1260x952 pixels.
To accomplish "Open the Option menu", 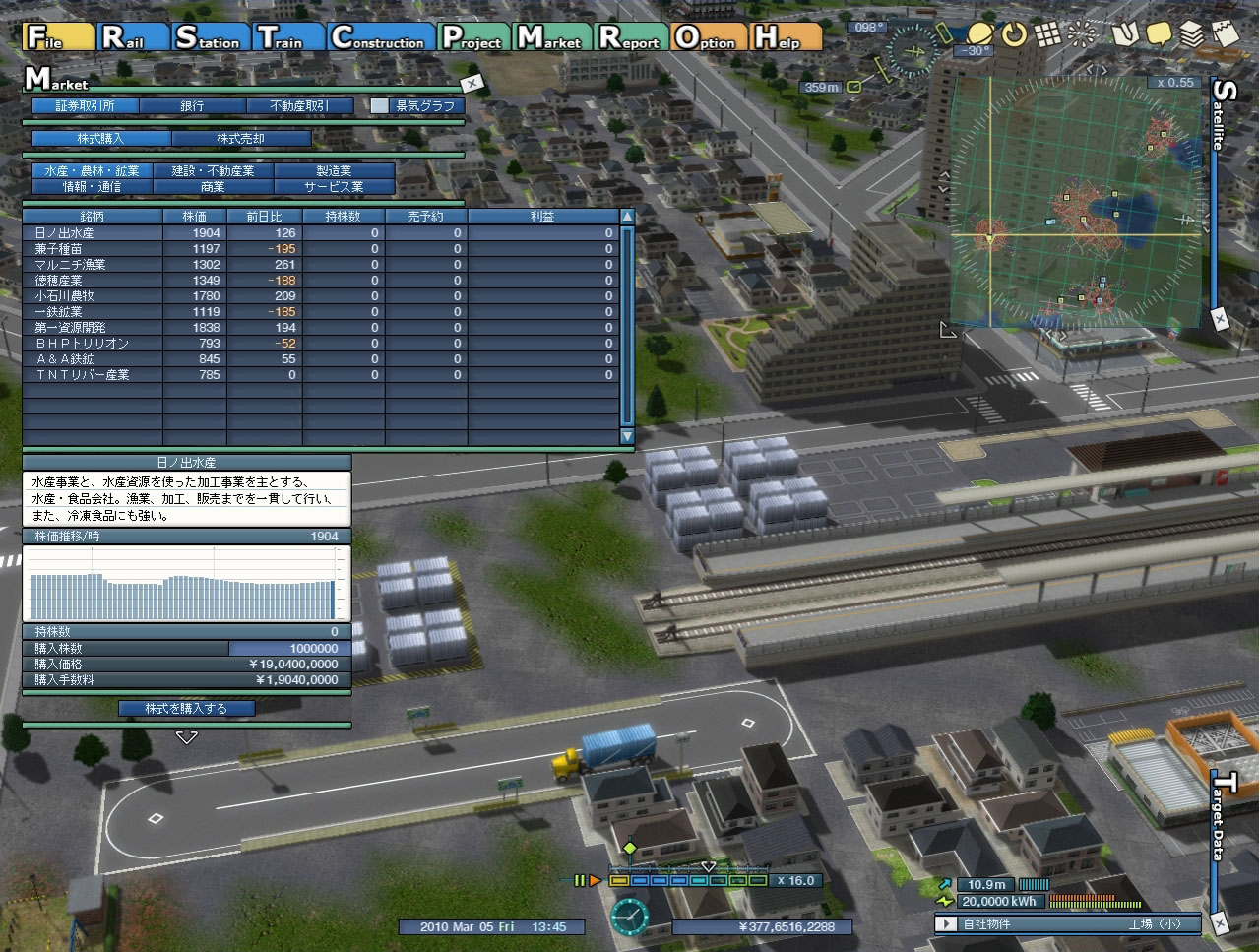I will 706,37.
